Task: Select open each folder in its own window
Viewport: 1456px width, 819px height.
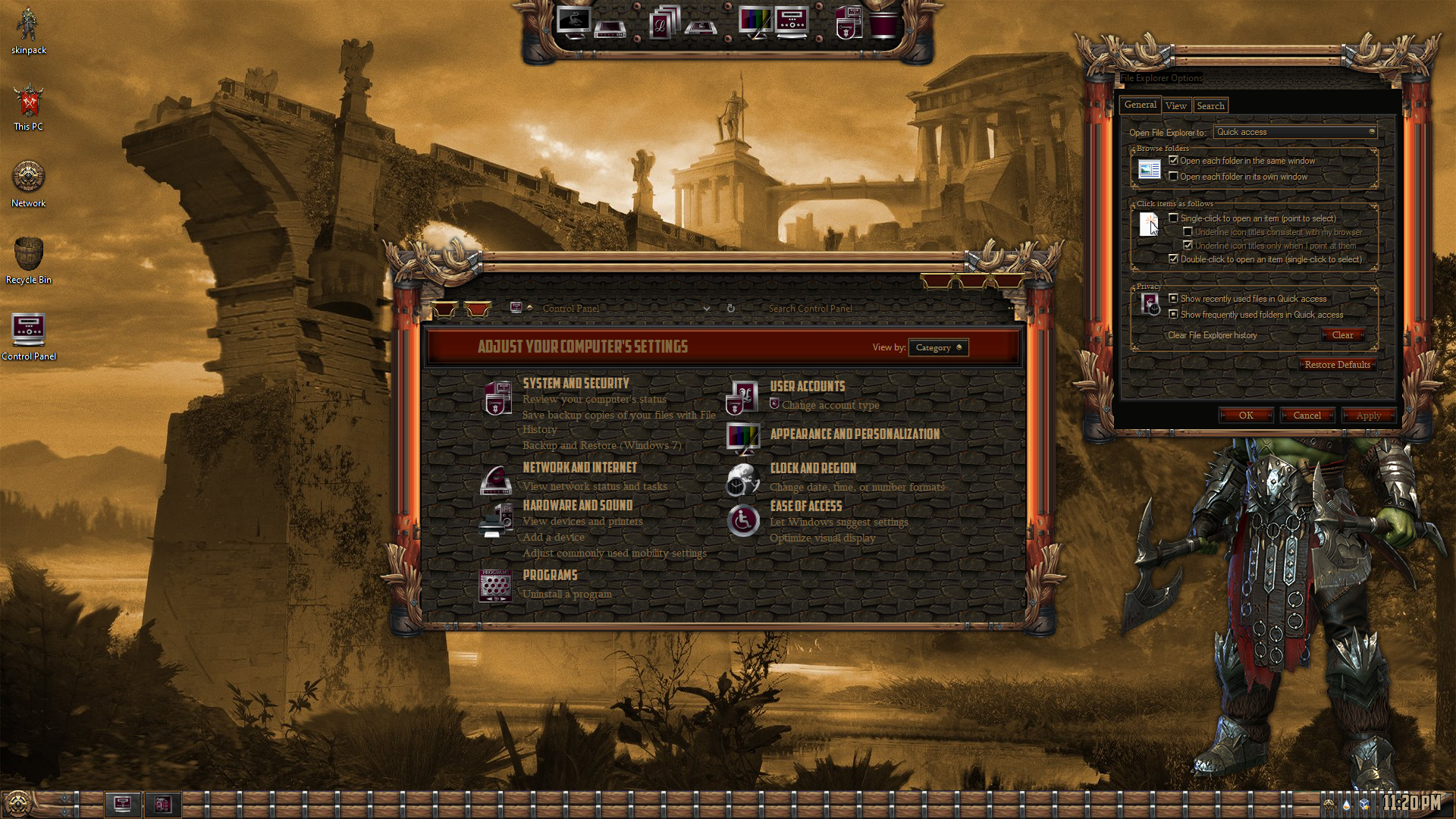Action: [x=1174, y=177]
